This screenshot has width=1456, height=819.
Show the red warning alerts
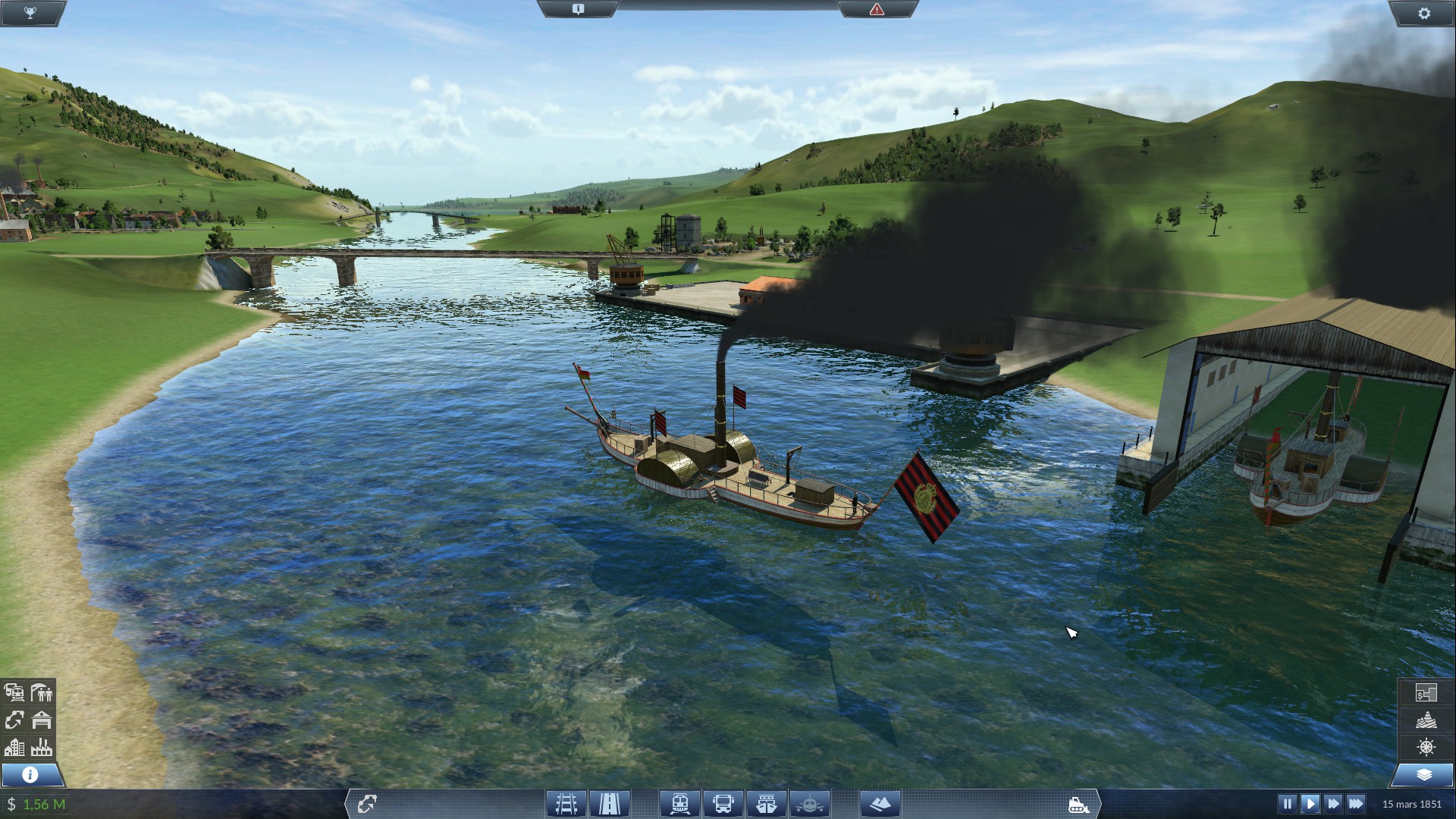click(877, 9)
